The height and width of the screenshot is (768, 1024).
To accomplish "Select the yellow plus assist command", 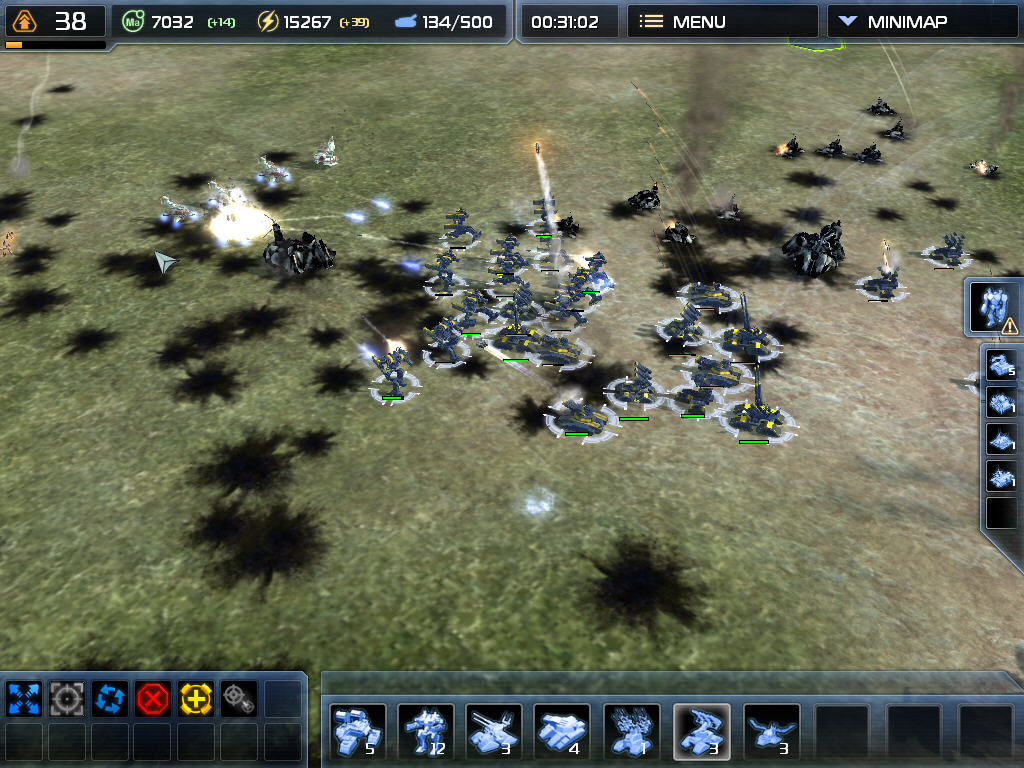I will pos(196,698).
